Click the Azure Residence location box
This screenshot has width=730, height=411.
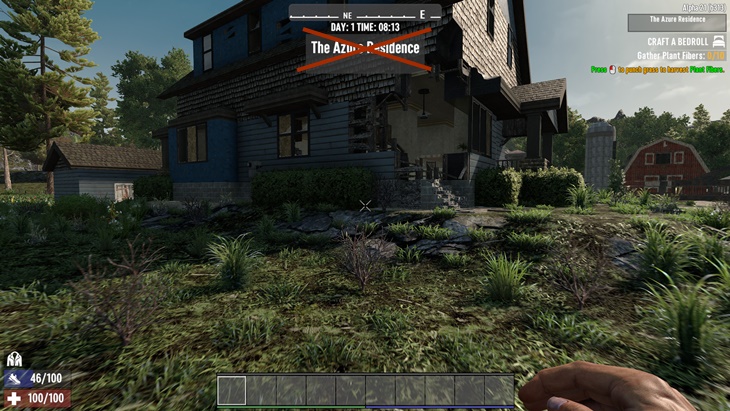tap(677, 20)
